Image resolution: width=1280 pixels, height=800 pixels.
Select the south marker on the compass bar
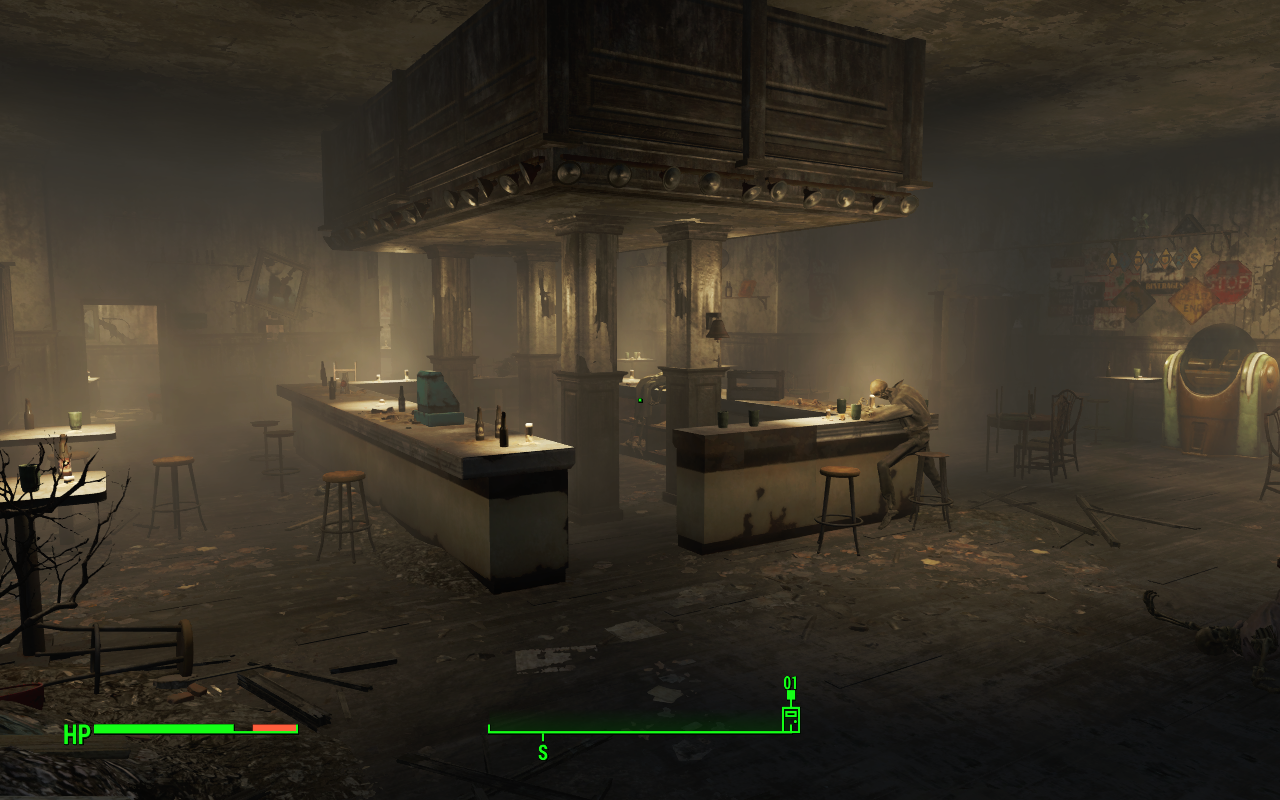tap(543, 752)
